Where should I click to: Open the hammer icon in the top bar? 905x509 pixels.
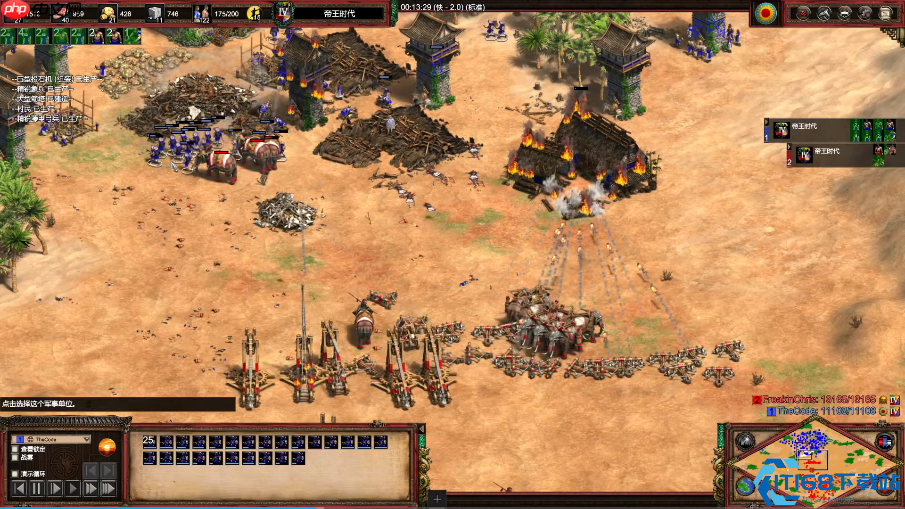[826, 13]
